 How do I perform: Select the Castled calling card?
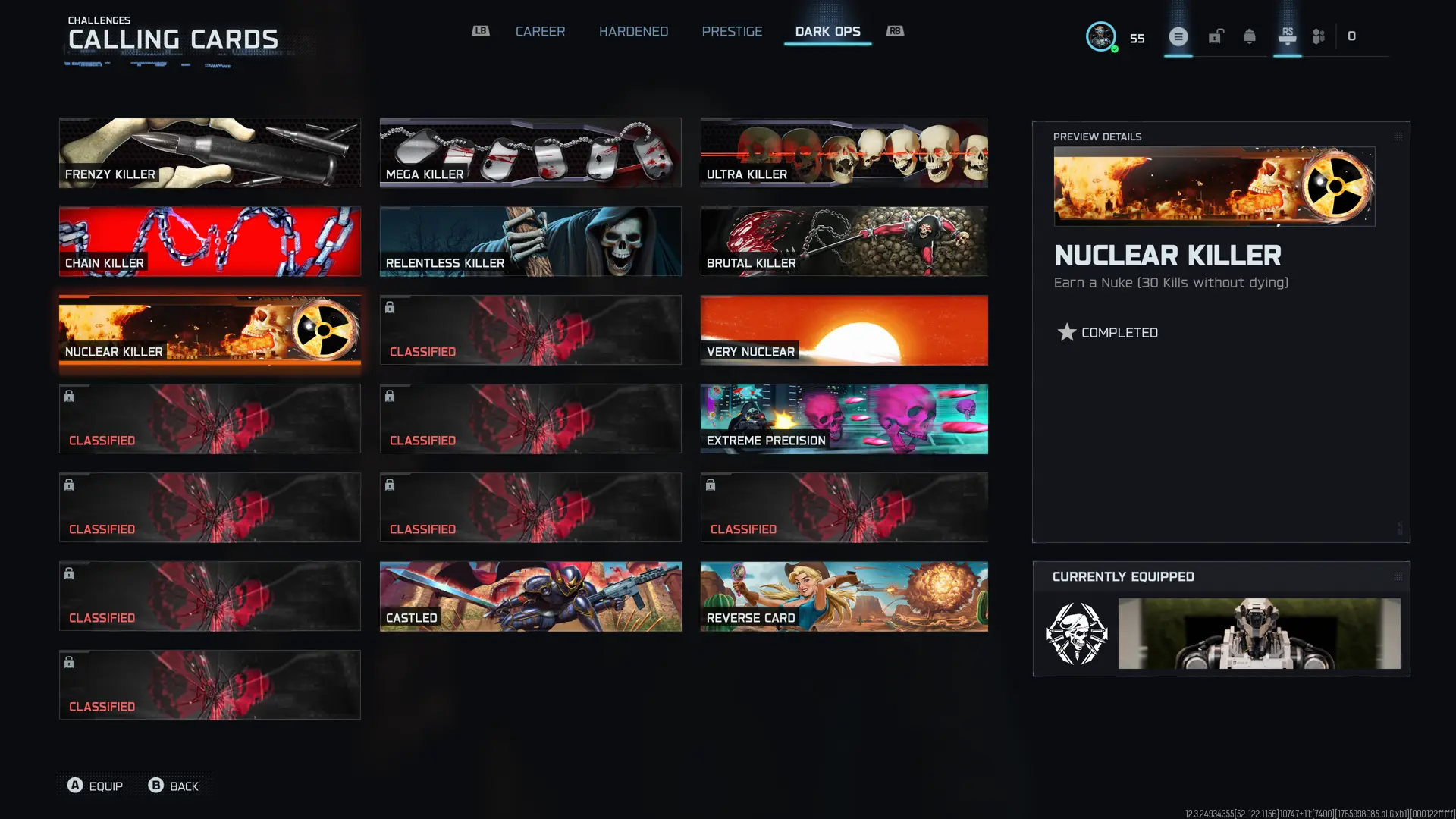coord(530,596)
